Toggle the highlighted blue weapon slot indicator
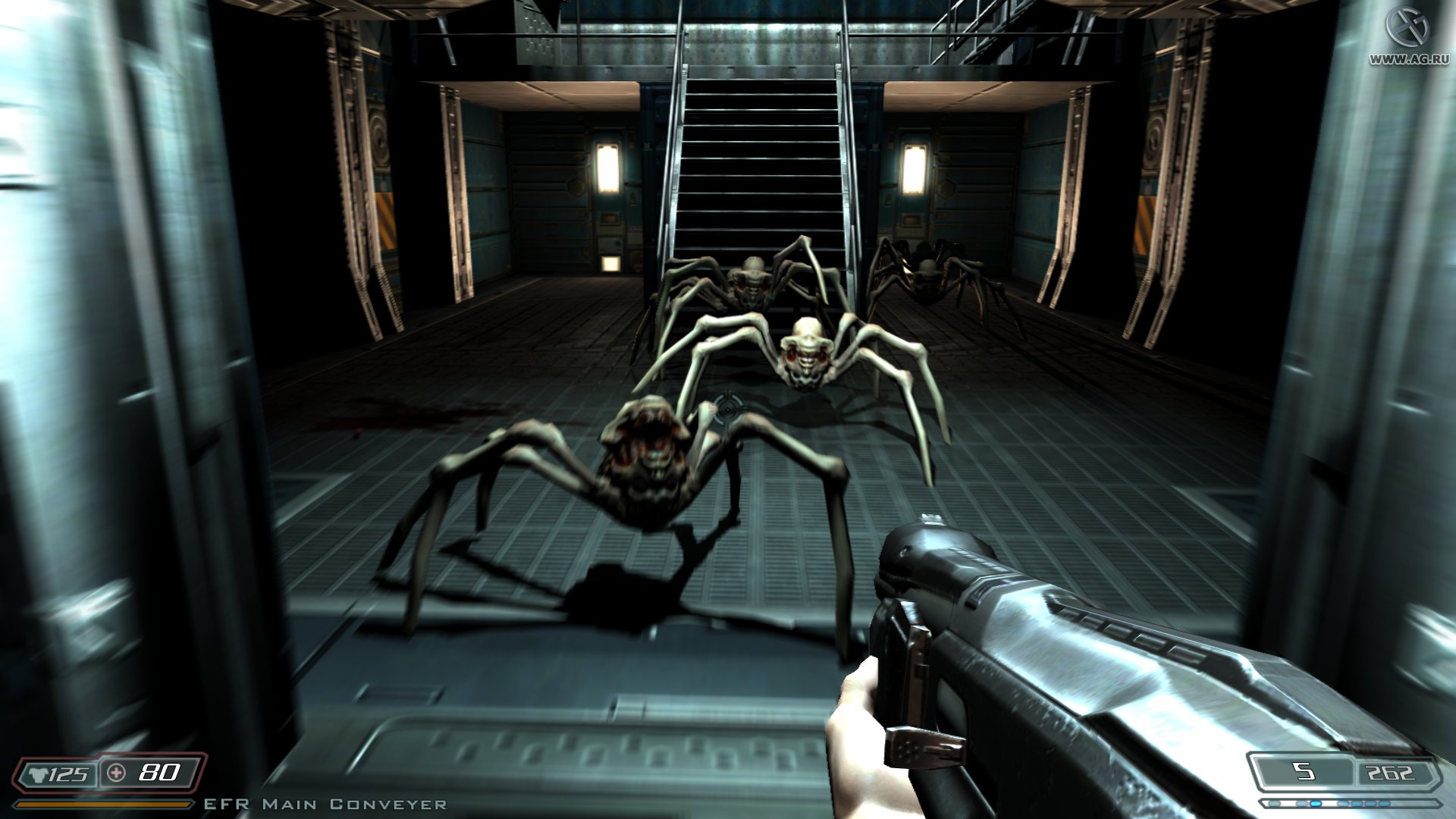 1315,802
